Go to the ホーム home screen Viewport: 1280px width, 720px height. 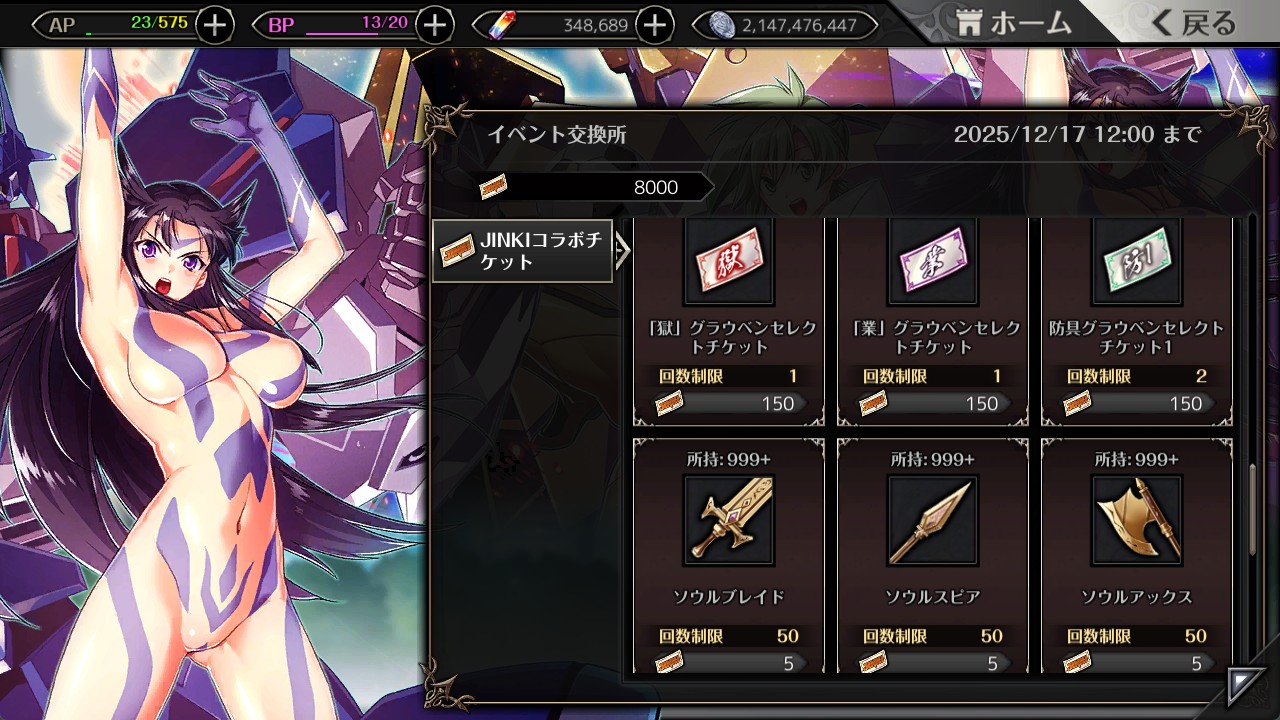coord(1013,23)
